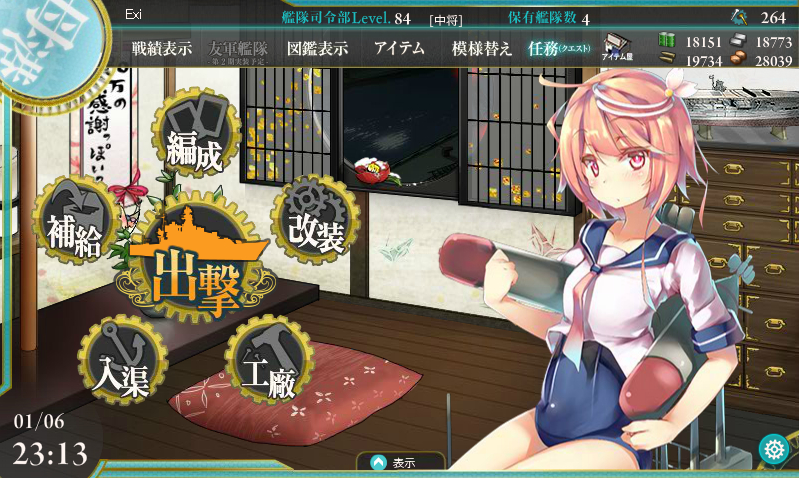The height and width of the screenshot is (480, 801).
Task: Visit the アイテム屋 item shop
Action: (x=615, y=48)
